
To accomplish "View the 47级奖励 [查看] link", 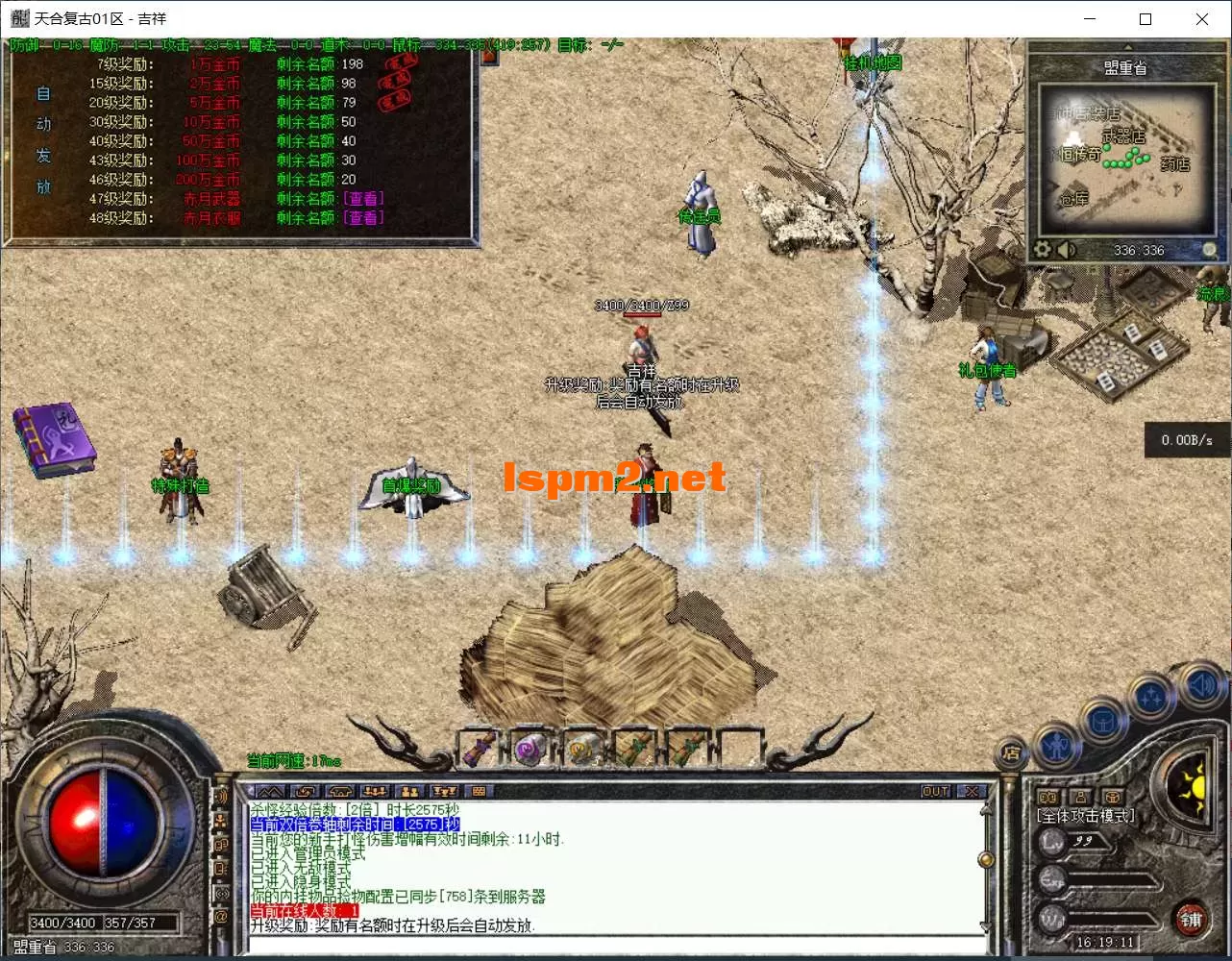I will pos(363,199).
